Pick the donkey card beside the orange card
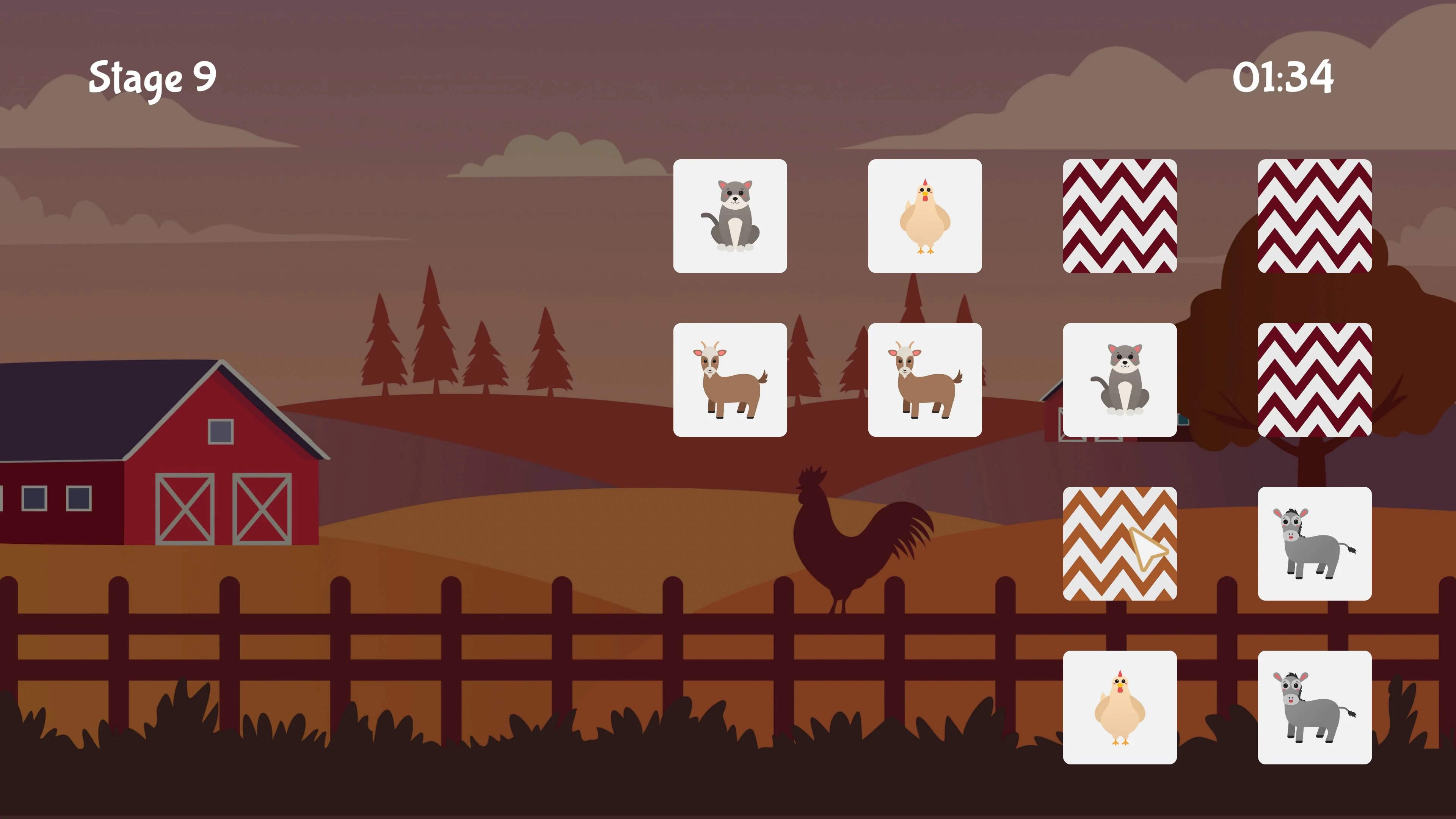Image resolution: width=1456 pixels, height=819 pixels. (x=1314, y=543)
